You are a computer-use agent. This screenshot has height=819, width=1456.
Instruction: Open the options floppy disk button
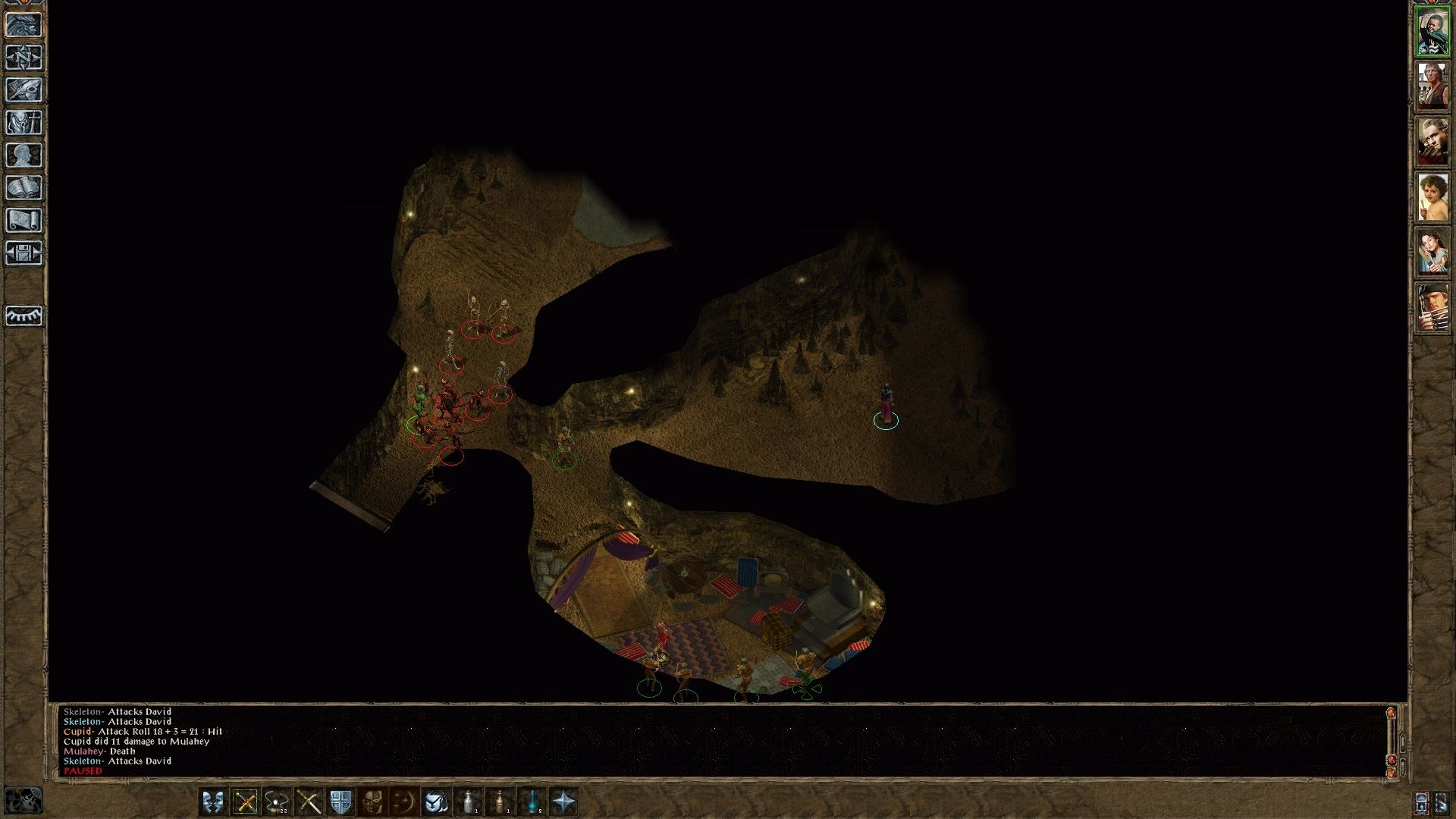point(24,253)
